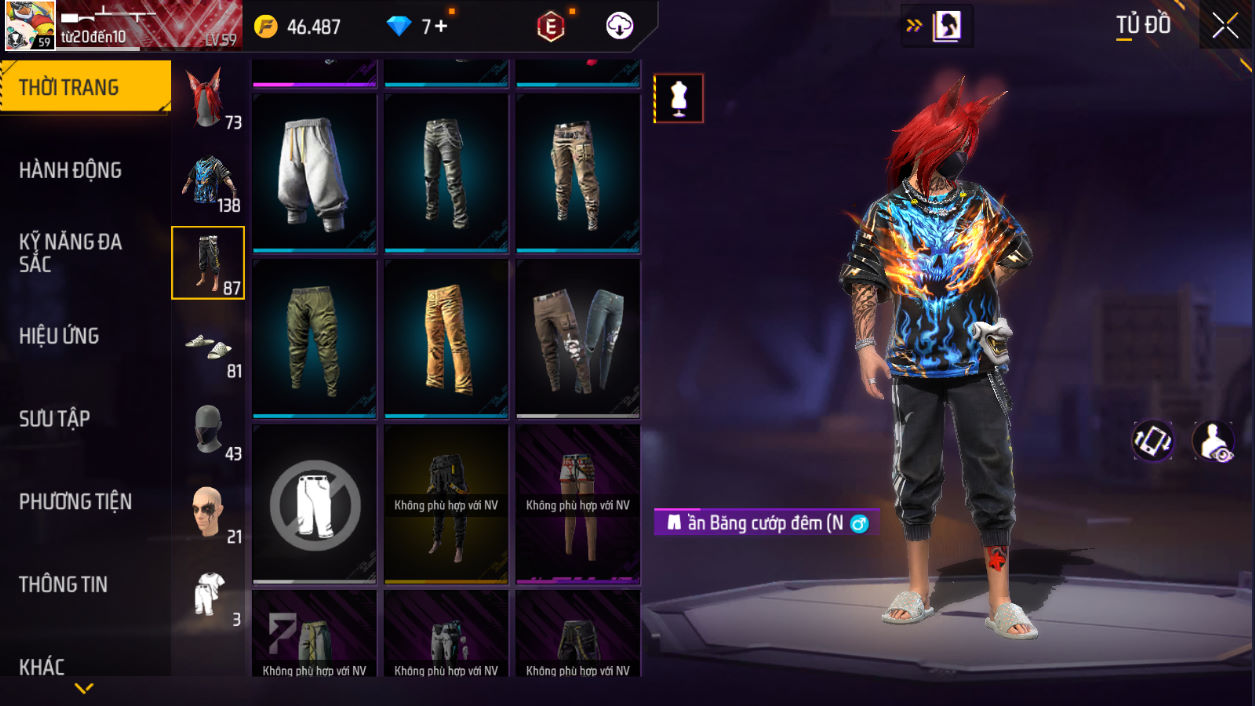This screenshot has height=706, width=1255.
Task: Add diamonds with the plus button
Action: tap(441, 27)
